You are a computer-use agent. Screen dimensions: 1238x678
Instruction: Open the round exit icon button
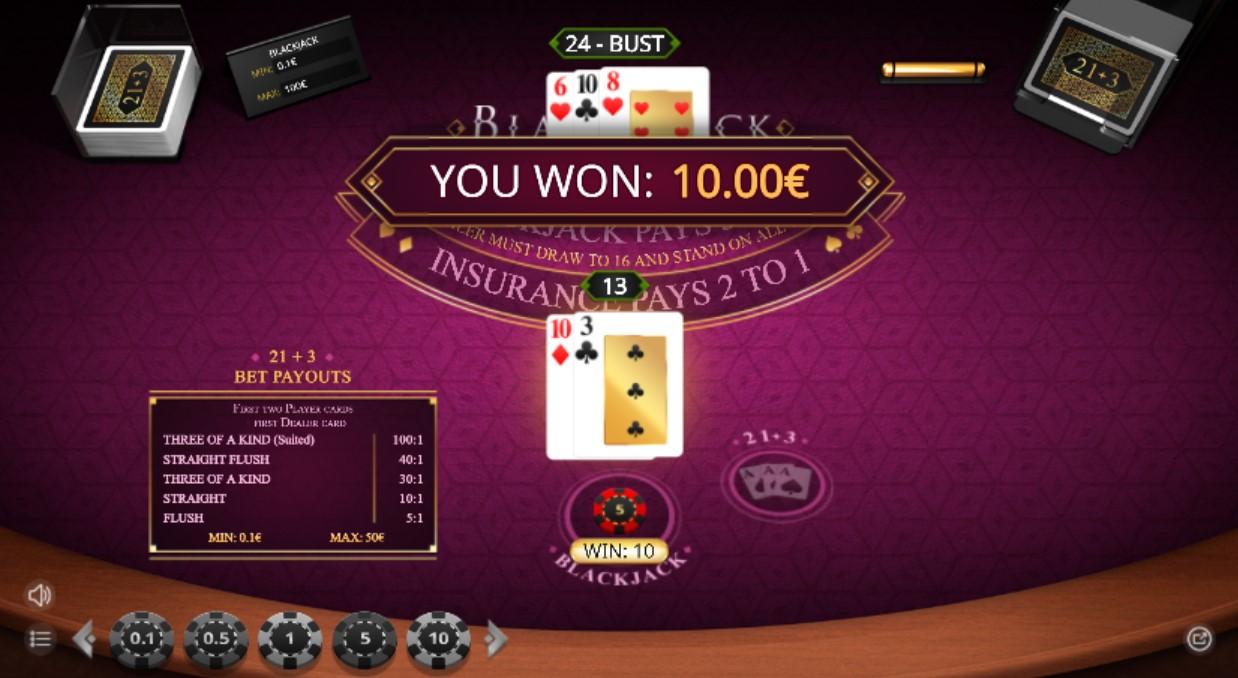click(1198, 639)
